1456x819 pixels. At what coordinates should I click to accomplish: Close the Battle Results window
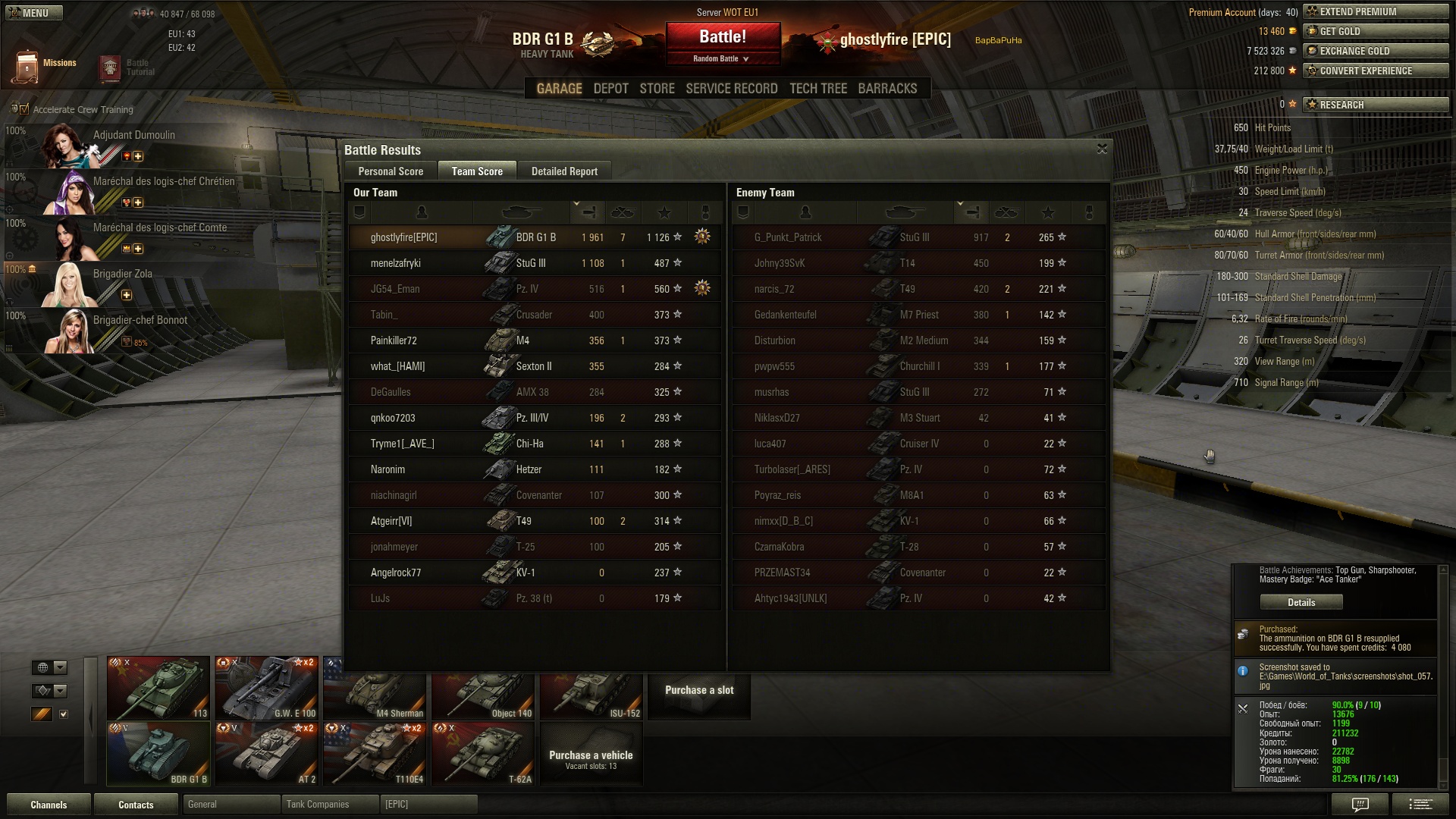1102,149
